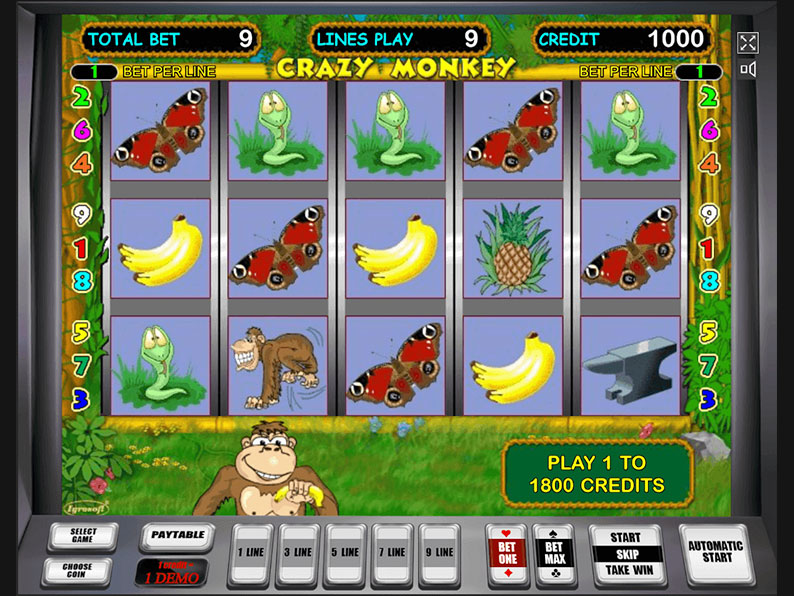Select the 9 Line button
The height and width of the screenshot is (596, 794).
click(x=439, y=553)
